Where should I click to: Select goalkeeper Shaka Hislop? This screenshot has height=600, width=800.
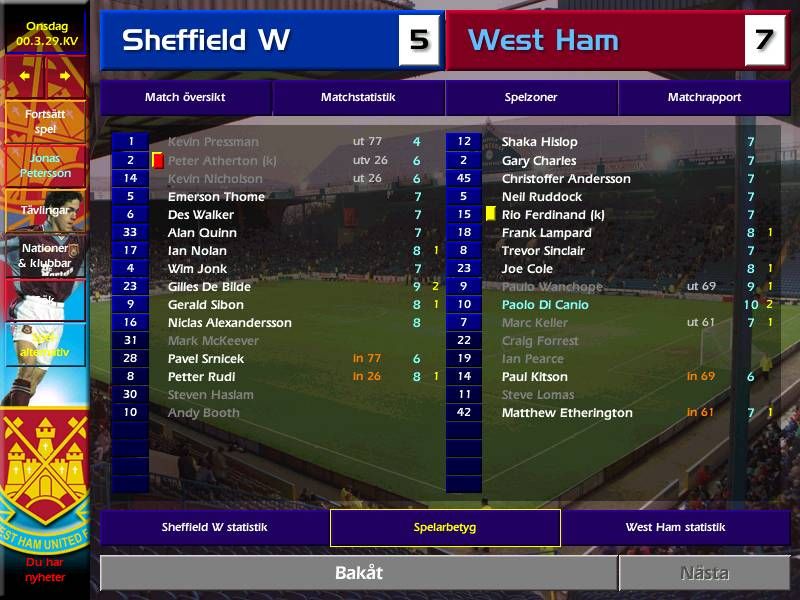tap(539, 142)
